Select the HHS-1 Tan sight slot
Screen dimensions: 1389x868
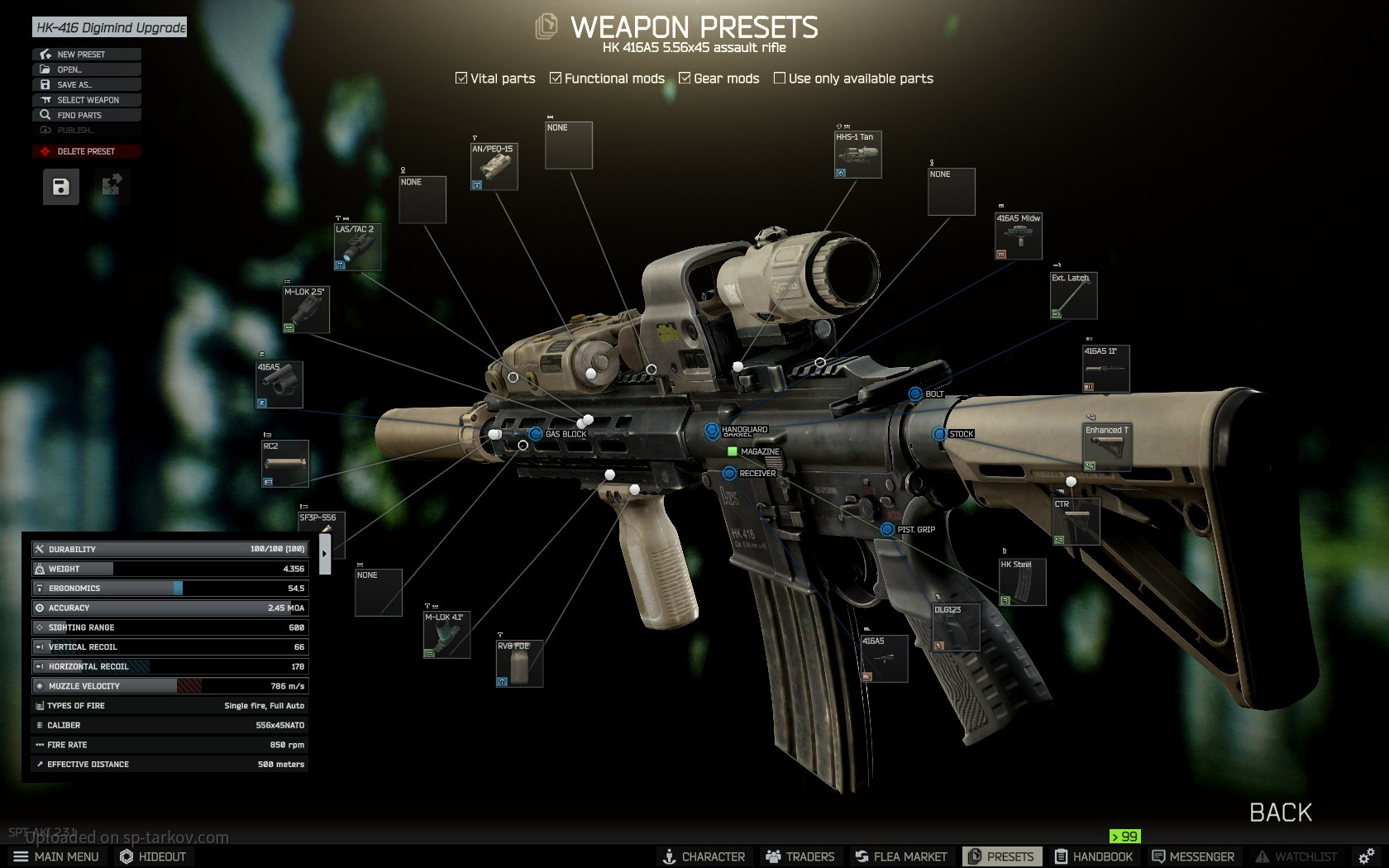[x=857, y=155]
